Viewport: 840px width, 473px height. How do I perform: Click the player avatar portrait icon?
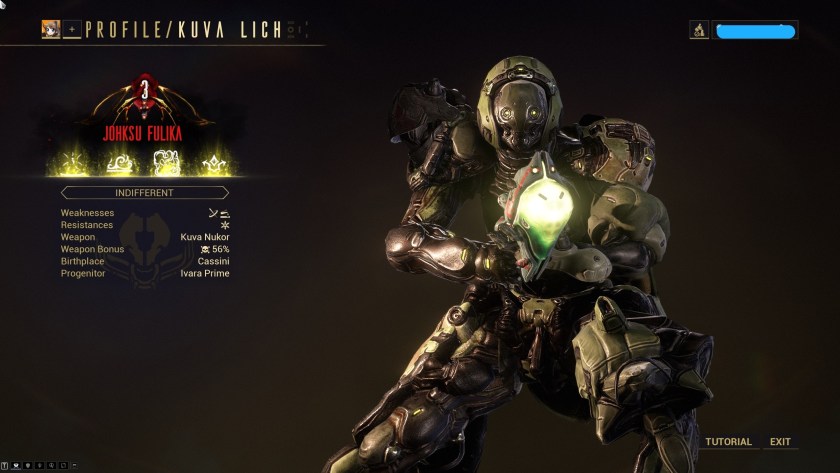51,30
